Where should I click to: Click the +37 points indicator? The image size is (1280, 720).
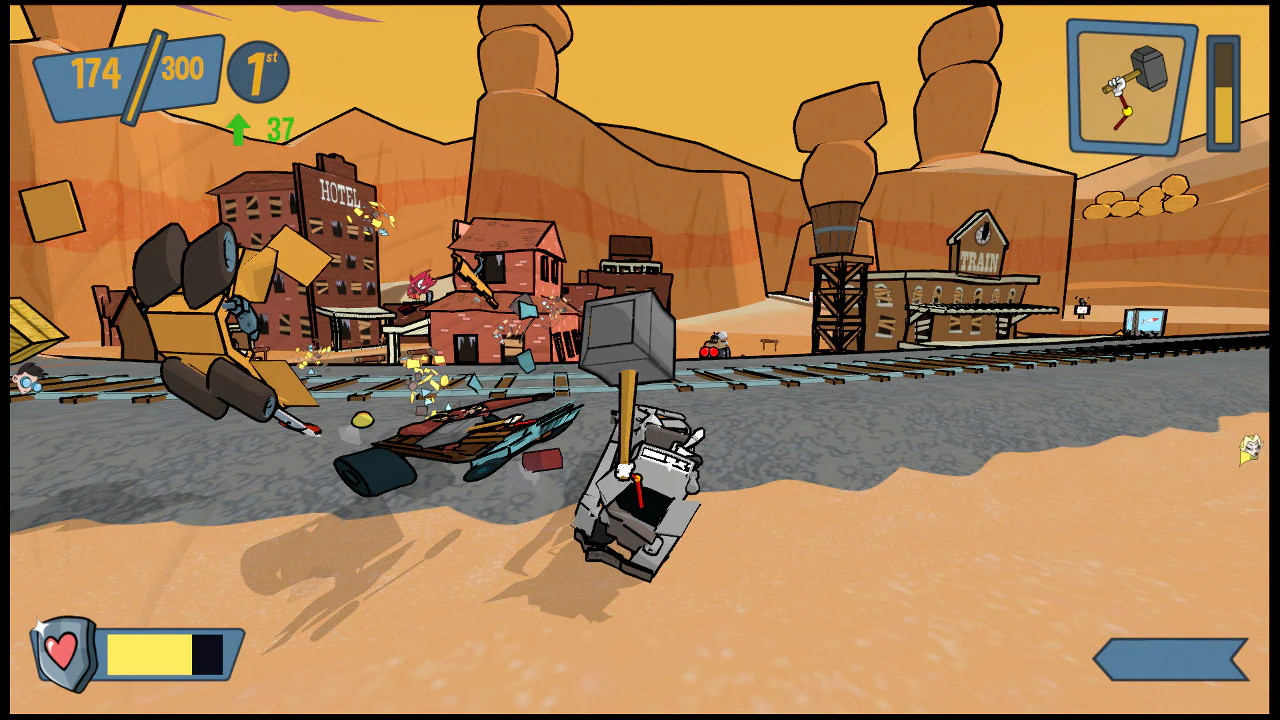pyautogui.click(x=272, y=128)
